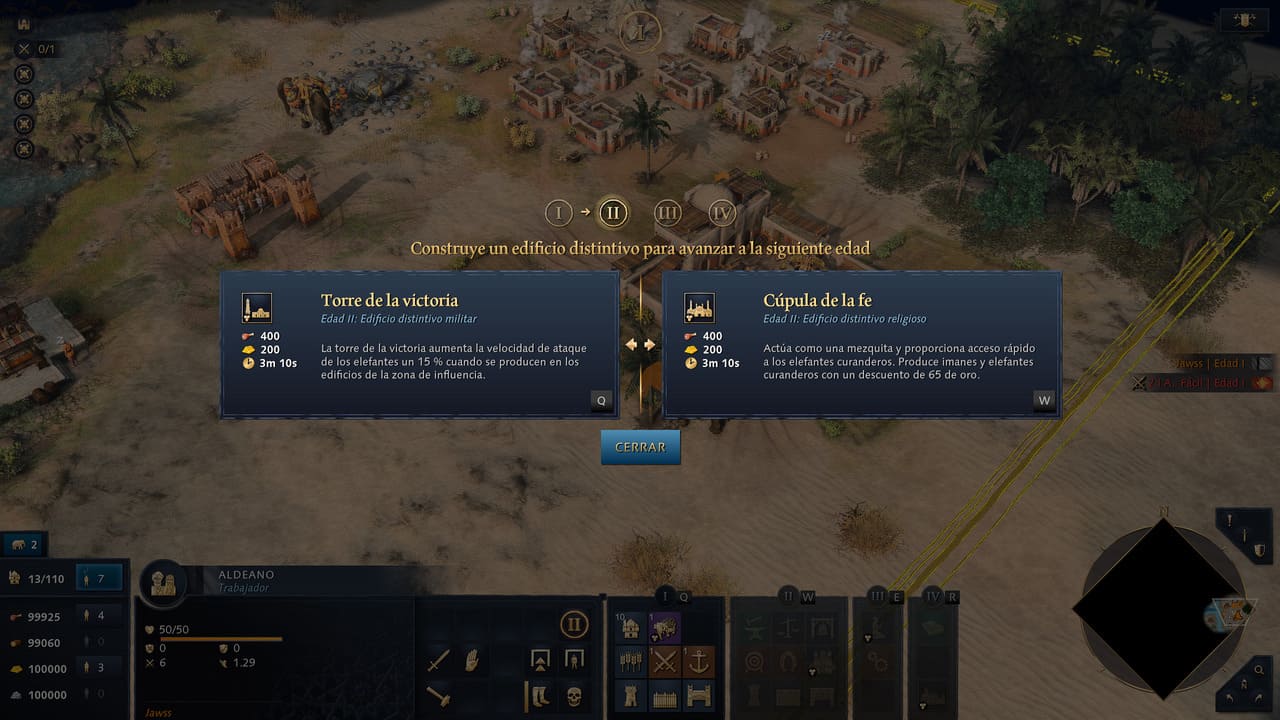Select the palisade wall icon

[x=665, y=695]
